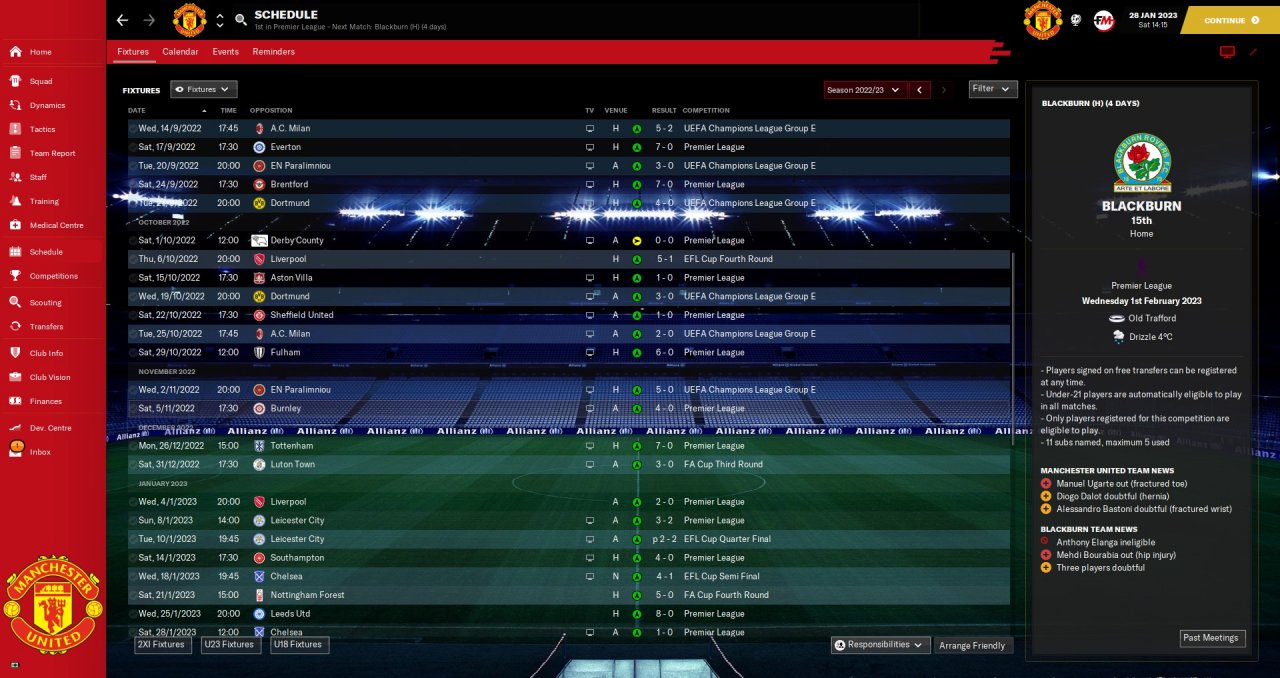Go back with the left arrow

pyautogui.click(x=122, y=20)
